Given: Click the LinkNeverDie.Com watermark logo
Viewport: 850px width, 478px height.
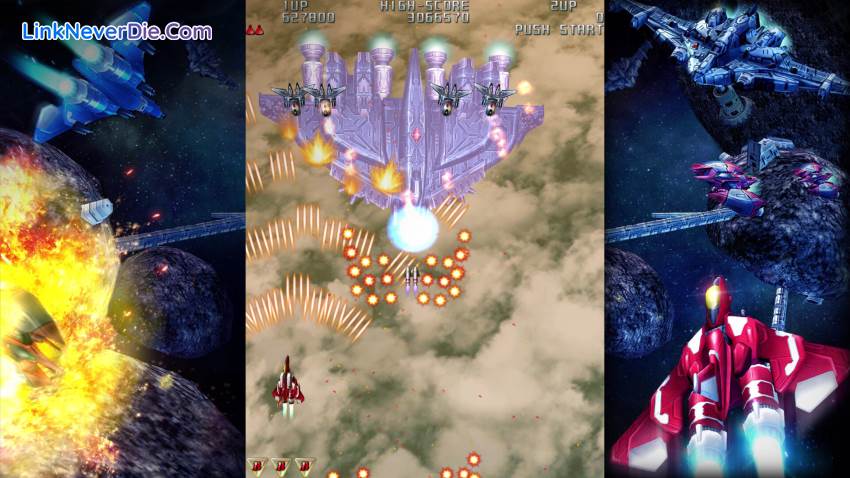Looking at the screenshot, I should pyautogui.click(x=117, y=31).
